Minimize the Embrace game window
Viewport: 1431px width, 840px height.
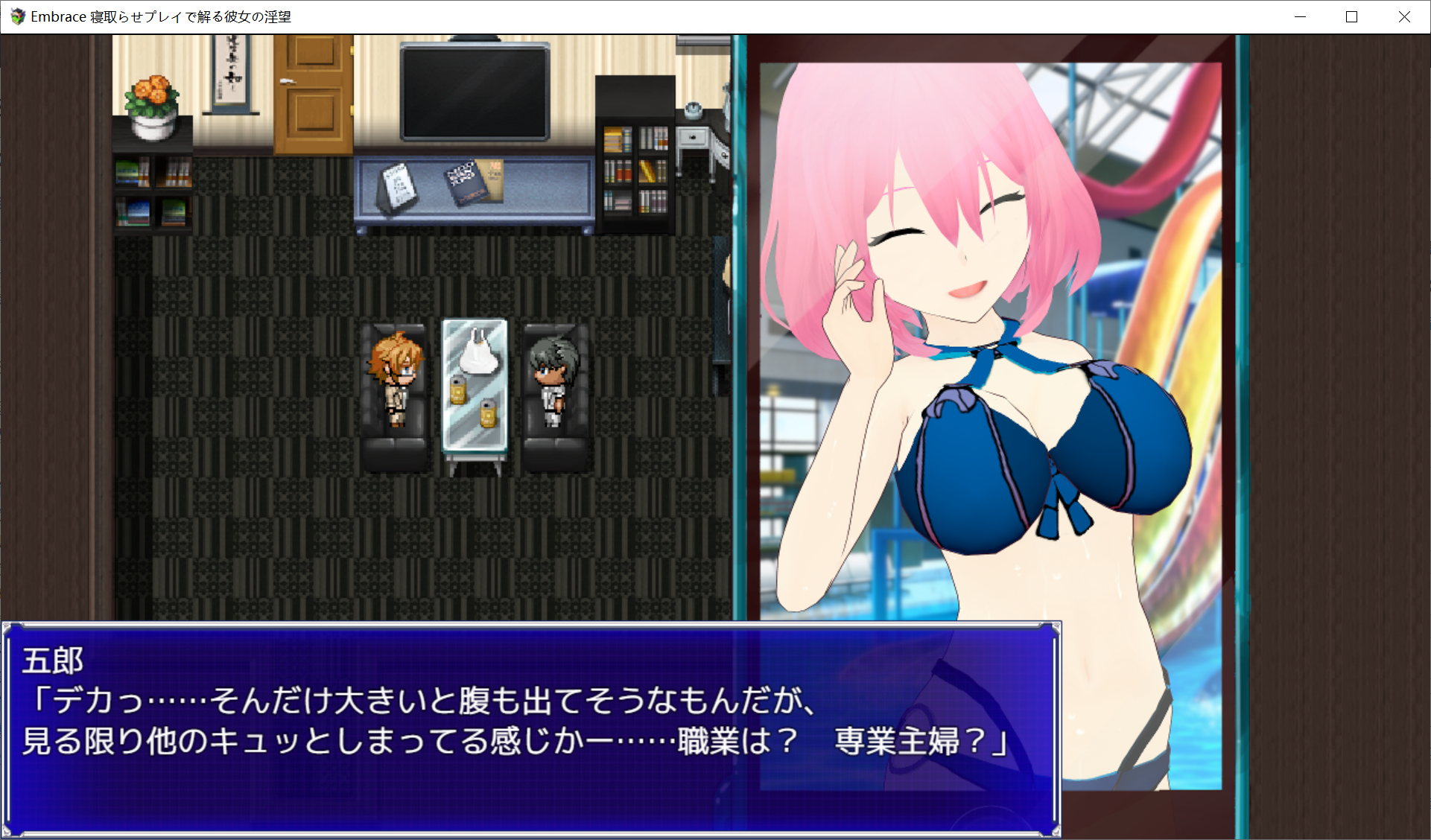tap(1301, 16)
